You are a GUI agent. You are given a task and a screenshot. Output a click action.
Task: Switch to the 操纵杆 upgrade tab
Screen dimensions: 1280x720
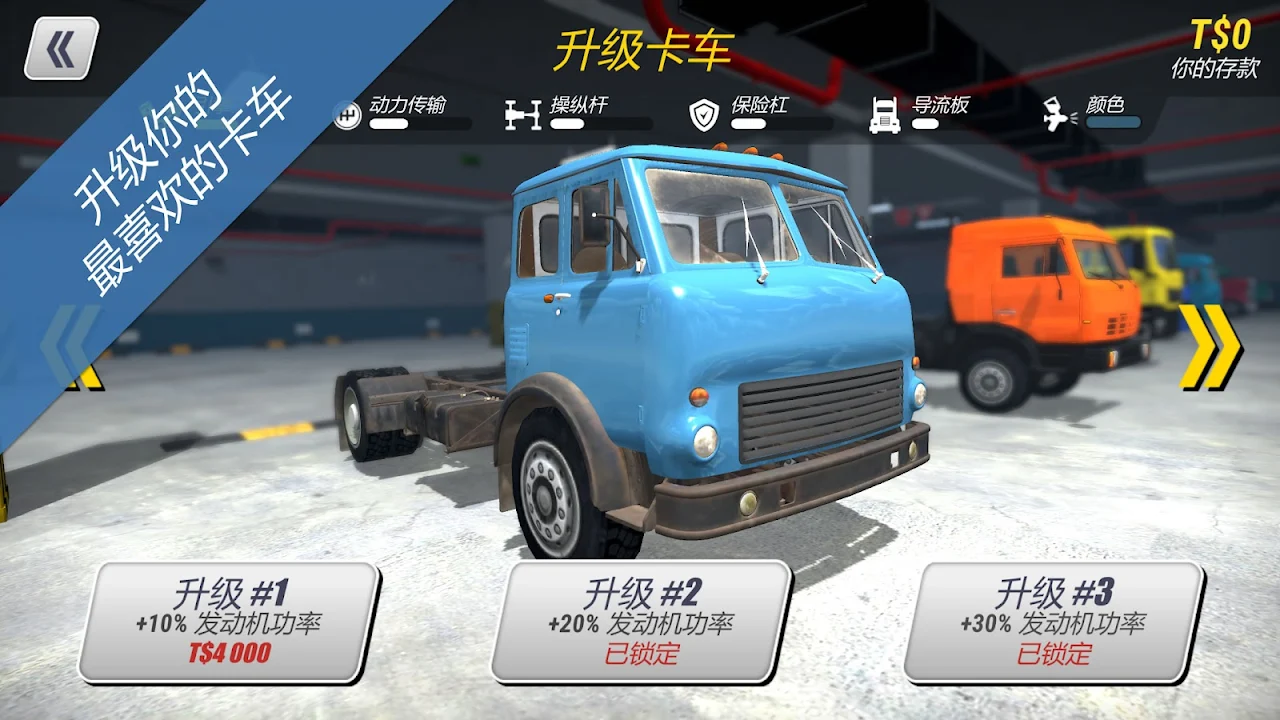[x=578, y=113]
